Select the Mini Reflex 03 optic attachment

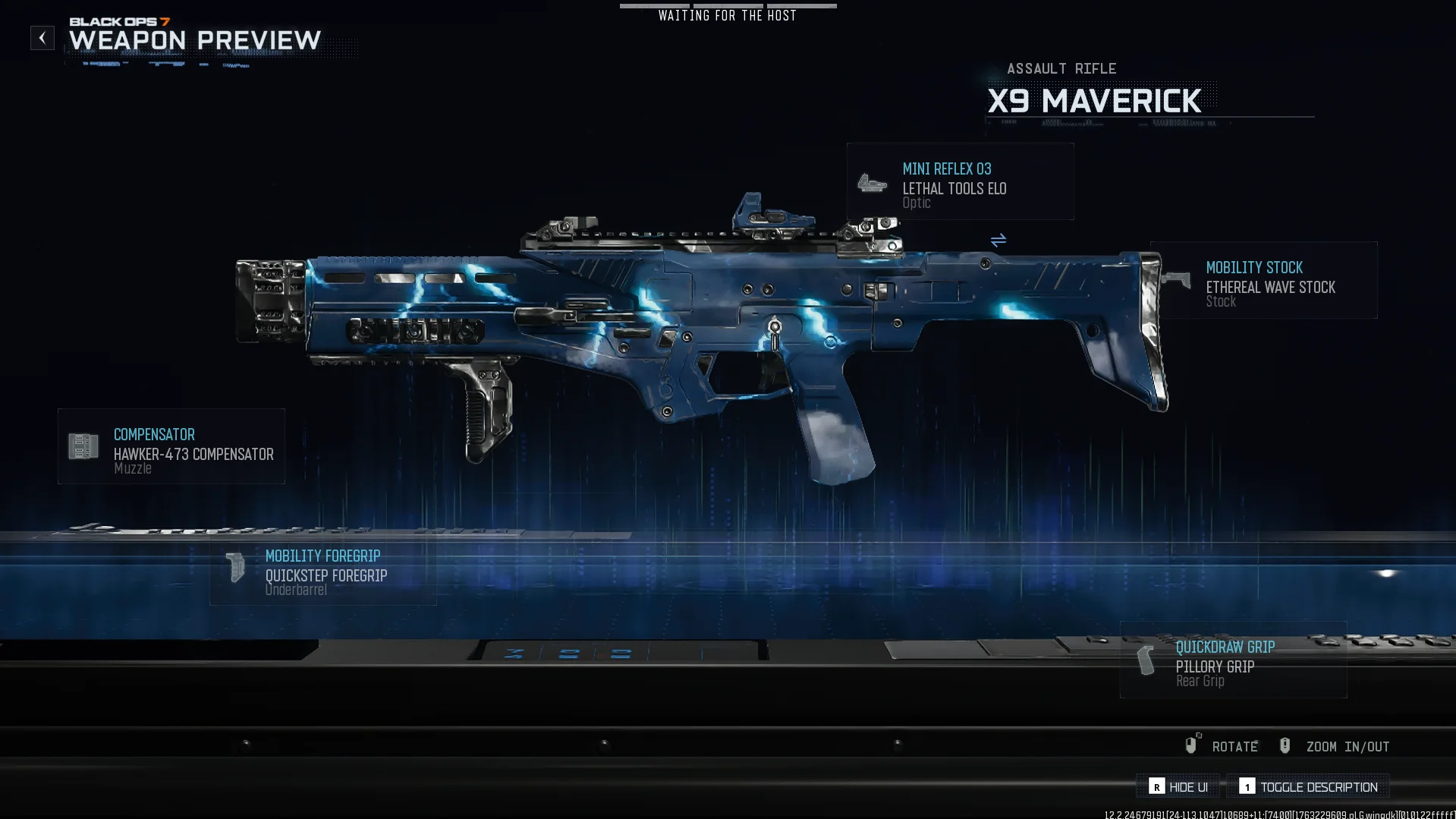click(960, 182)
